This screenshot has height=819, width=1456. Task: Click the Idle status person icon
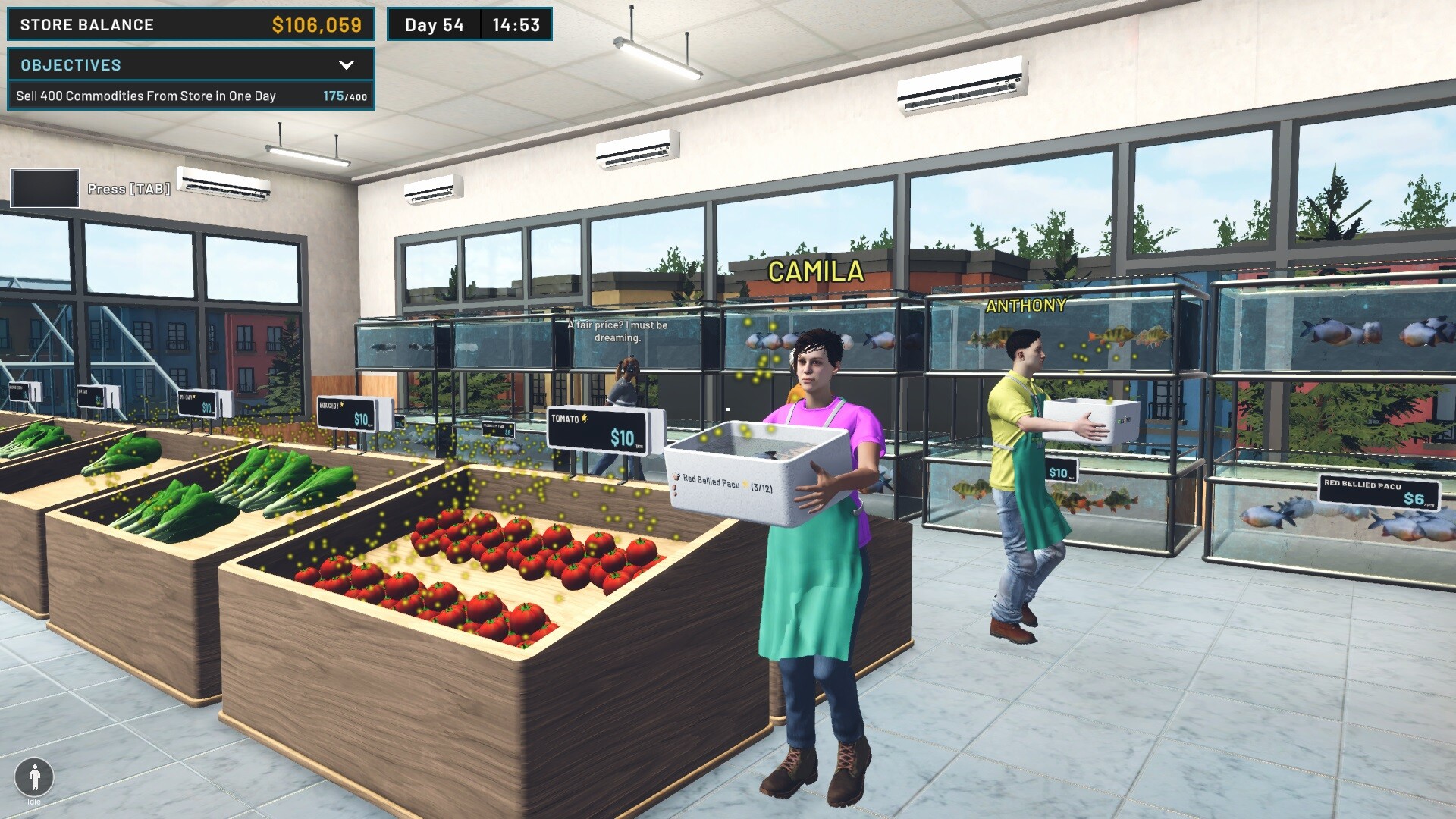[33, 777]
